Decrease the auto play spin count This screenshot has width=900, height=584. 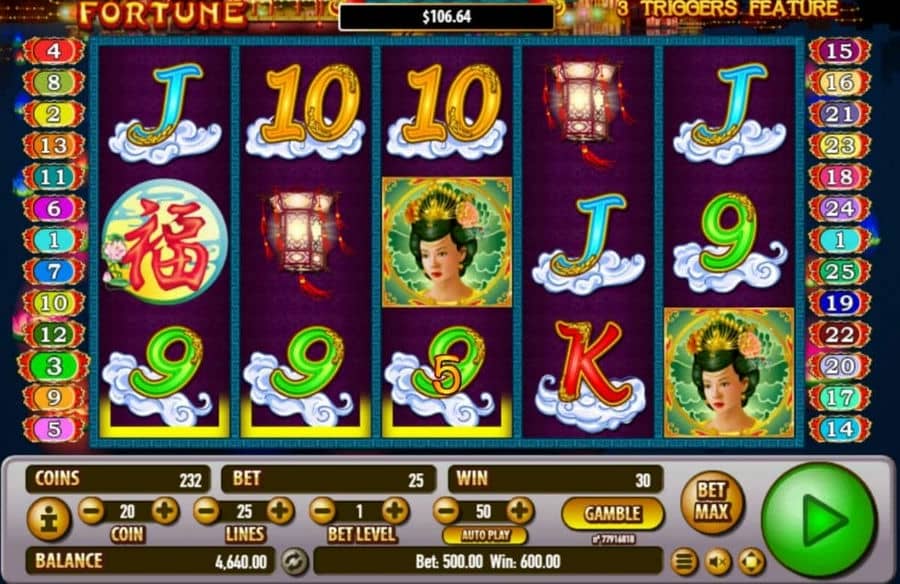446,511
